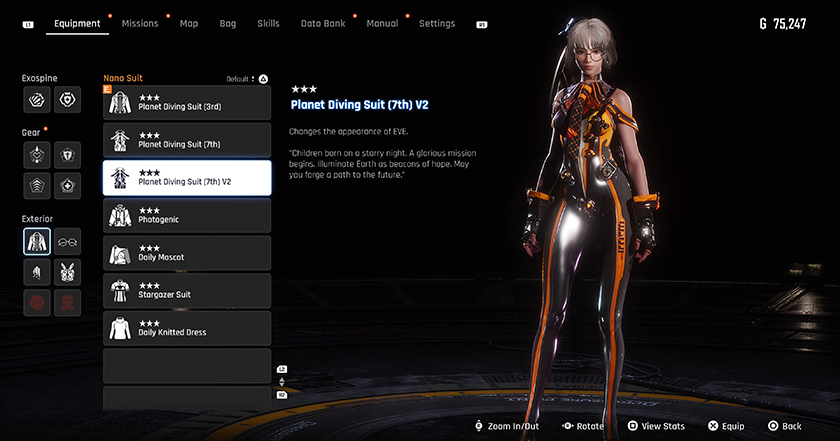Open the Data Bank tab

(x=322, y=23)
